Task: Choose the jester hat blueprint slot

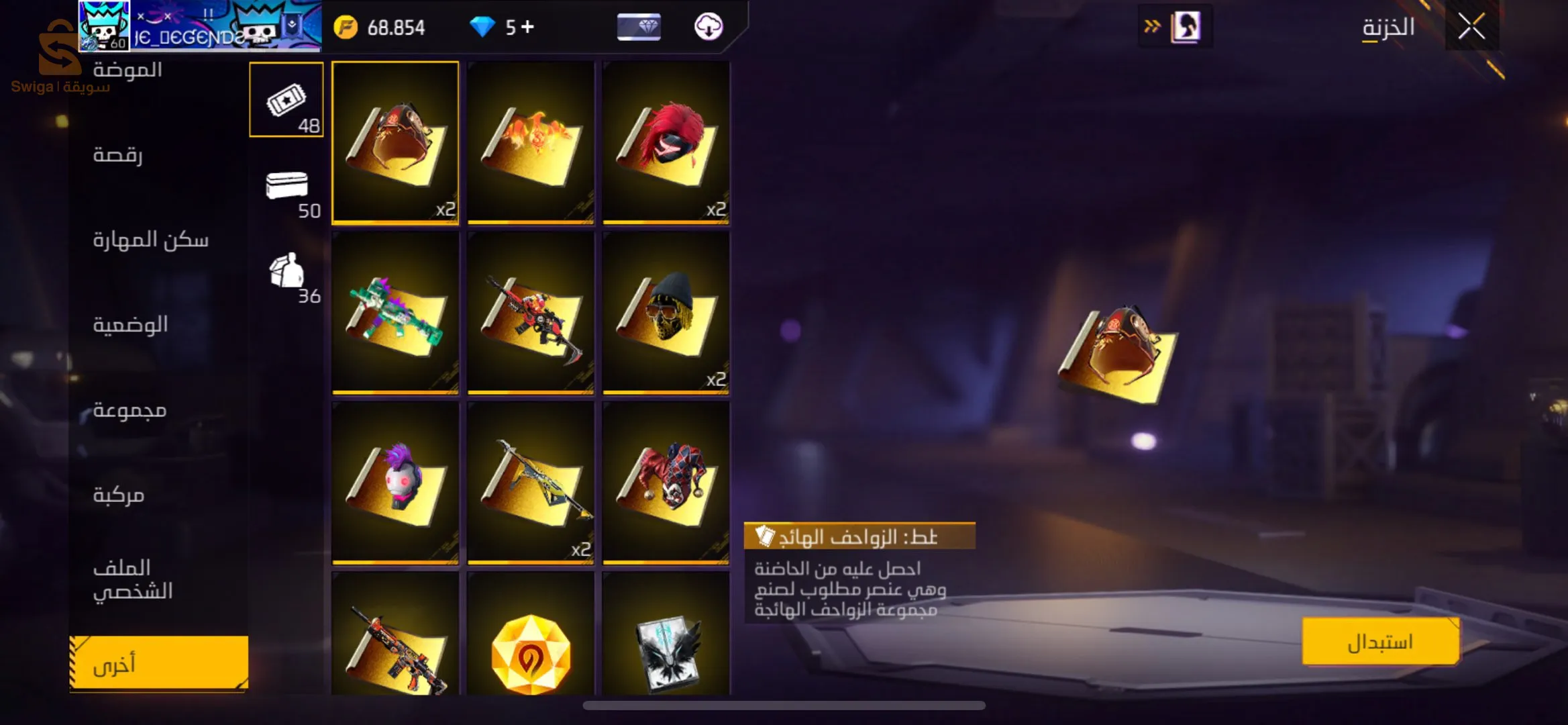Action: pyautogui.click(x=666, y=482)
